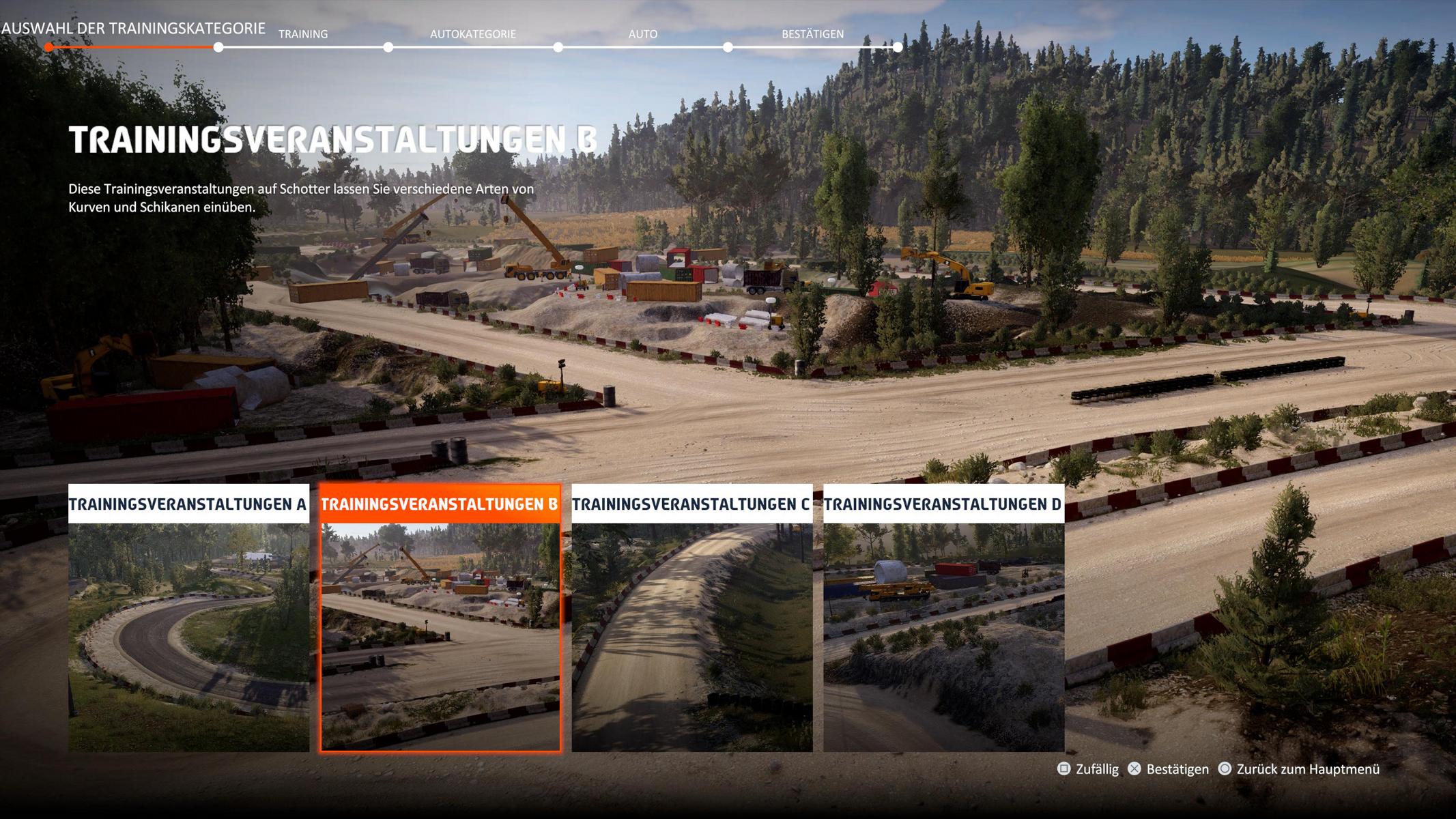Choose the highlighted Trainingsveranstaltungen B tile
The image size is (1456, 819).
click(x=440, y=618)
